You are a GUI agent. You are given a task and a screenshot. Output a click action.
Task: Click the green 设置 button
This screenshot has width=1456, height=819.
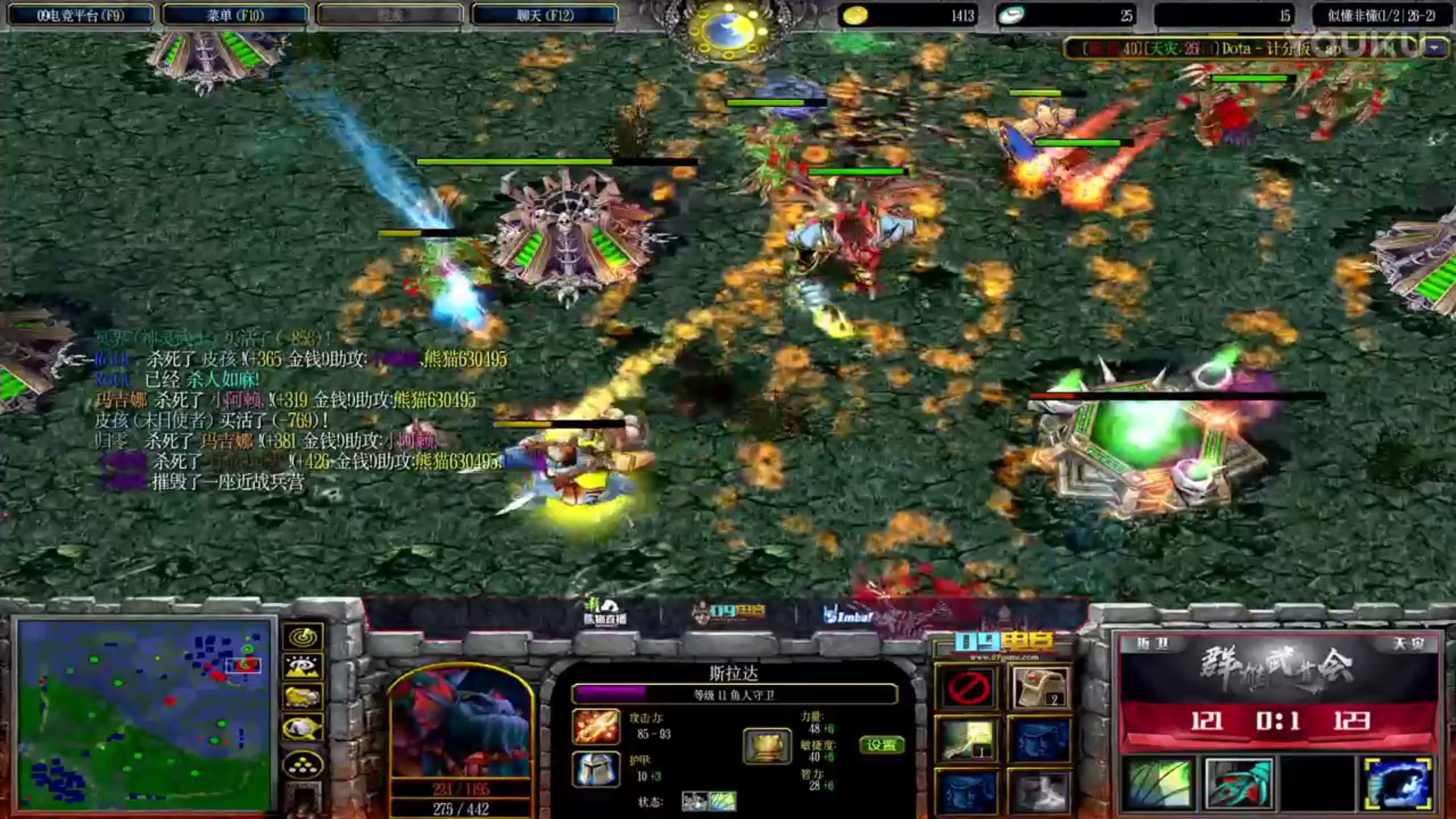click(881, 745)
